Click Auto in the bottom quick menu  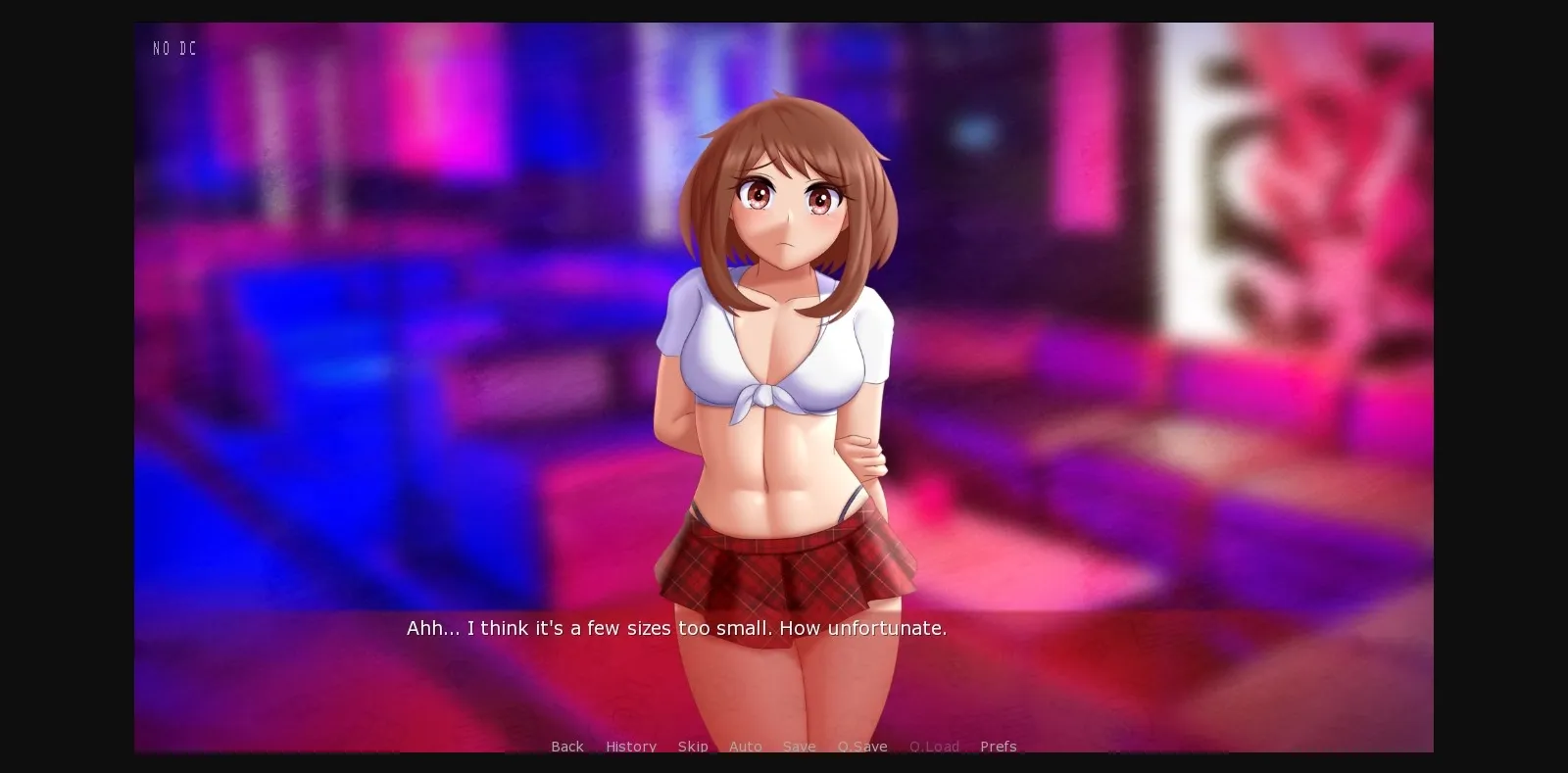pyautogui.click(x=746, y=747)
